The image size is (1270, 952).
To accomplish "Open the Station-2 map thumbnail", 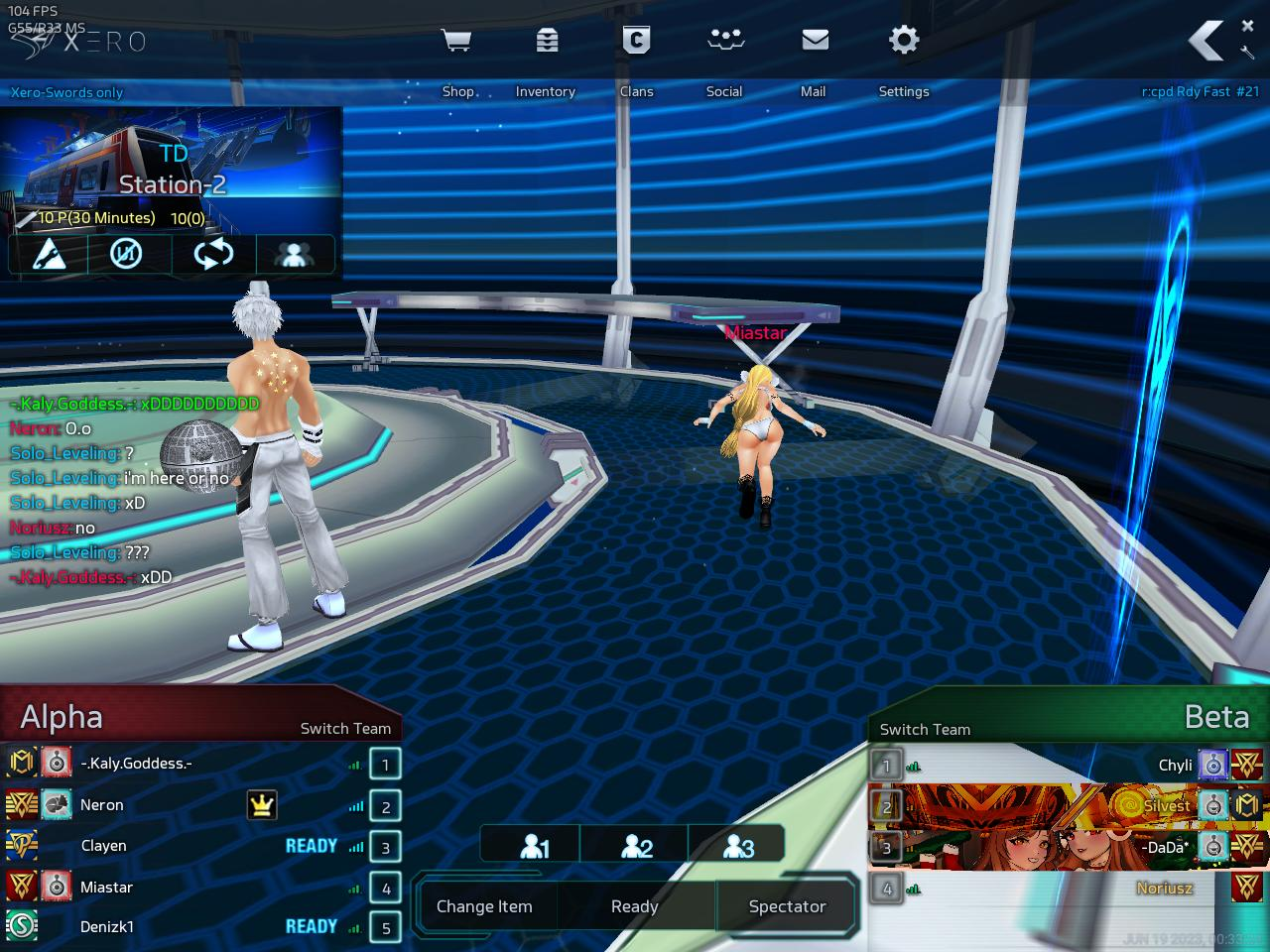I will point(171,159).
